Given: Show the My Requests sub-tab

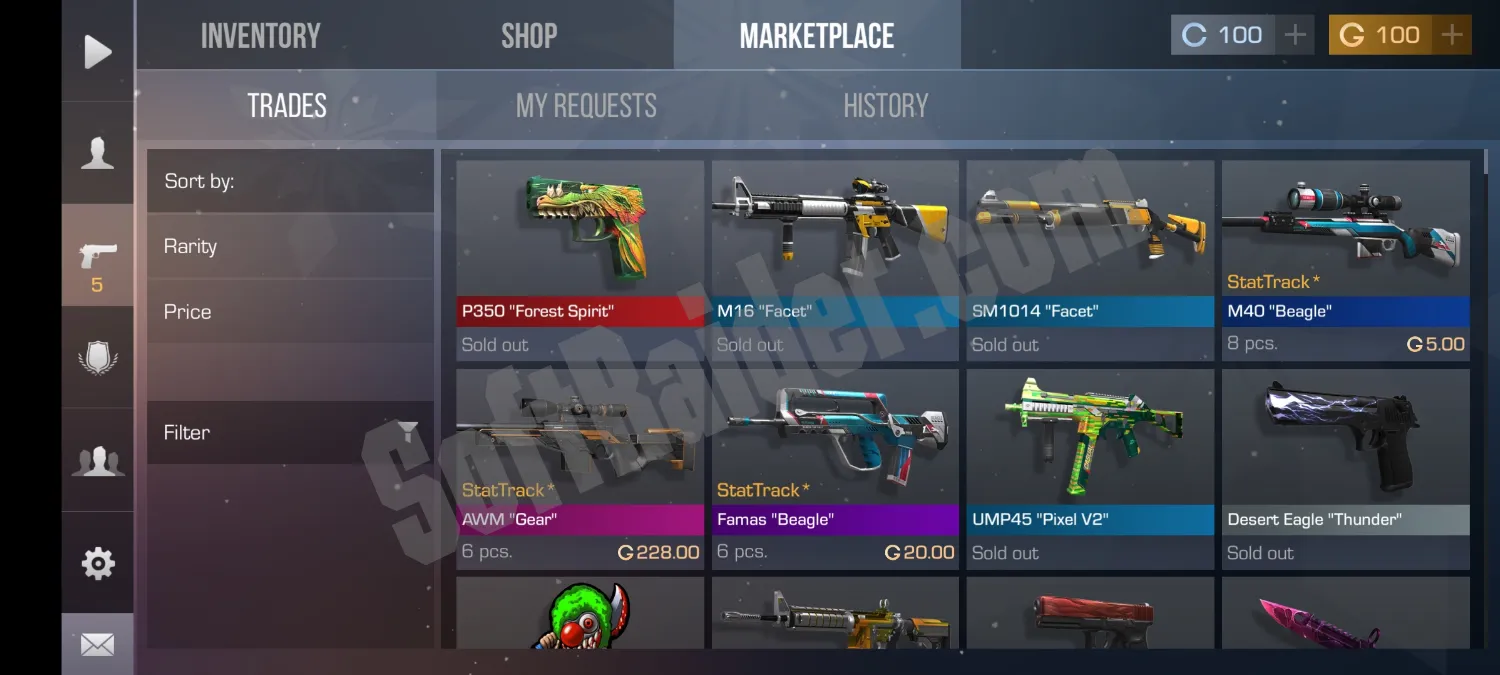Looking at the screenshot, I should 586,106.
